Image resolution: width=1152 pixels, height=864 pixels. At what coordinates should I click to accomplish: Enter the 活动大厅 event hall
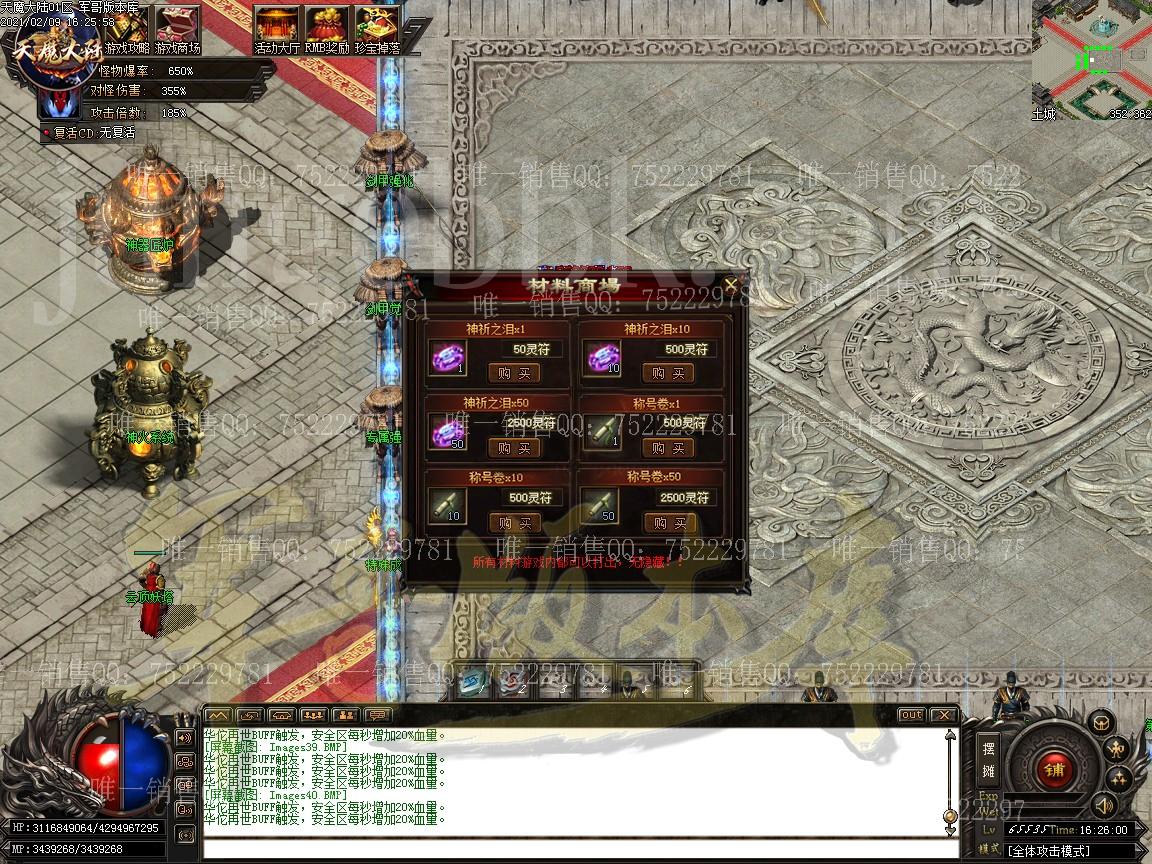point(277,30)
